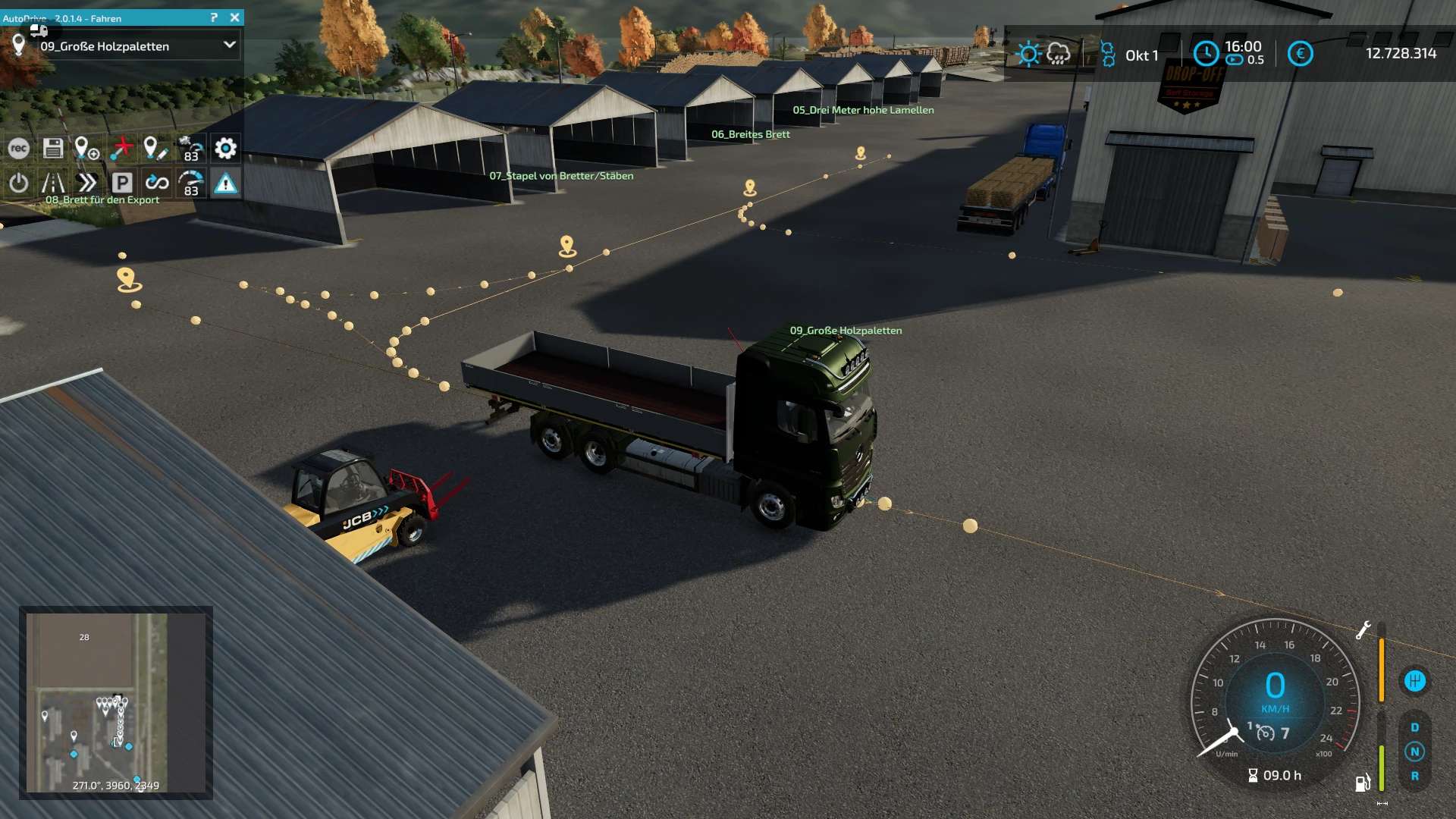
Task: Click the road lanes icon
Action: (x=53, y=183)
